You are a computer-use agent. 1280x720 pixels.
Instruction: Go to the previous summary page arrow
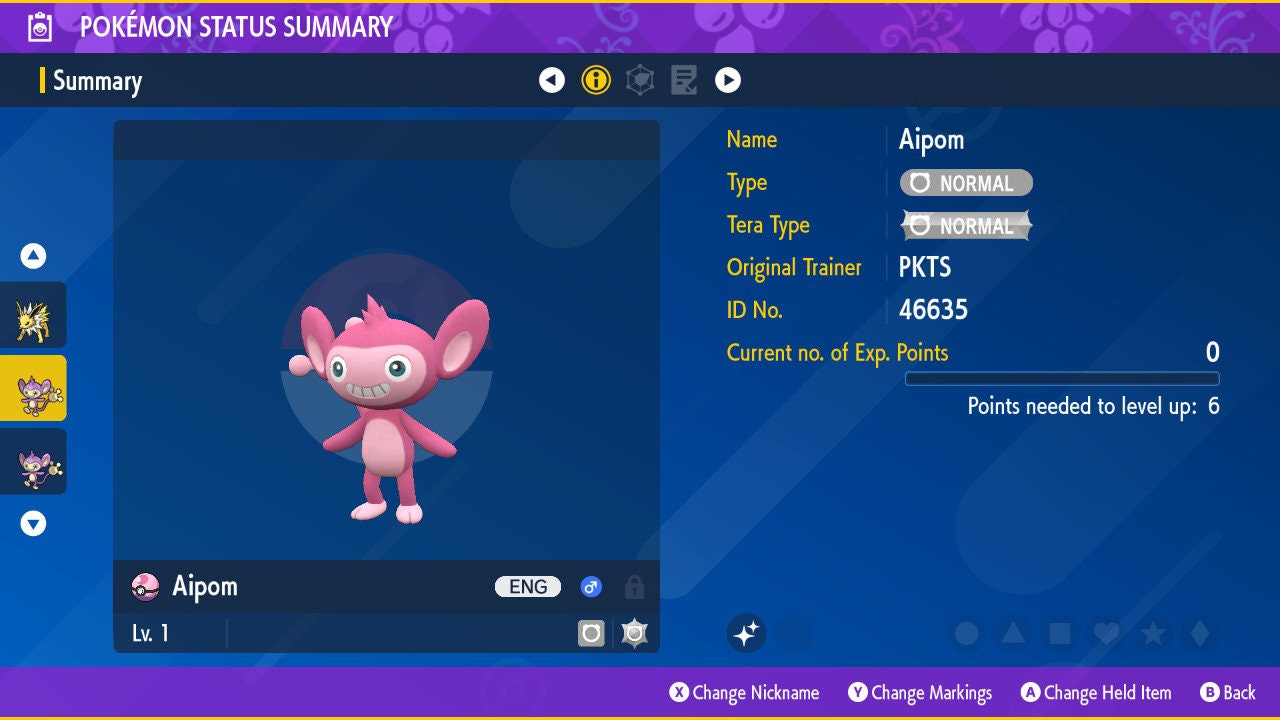552,80
